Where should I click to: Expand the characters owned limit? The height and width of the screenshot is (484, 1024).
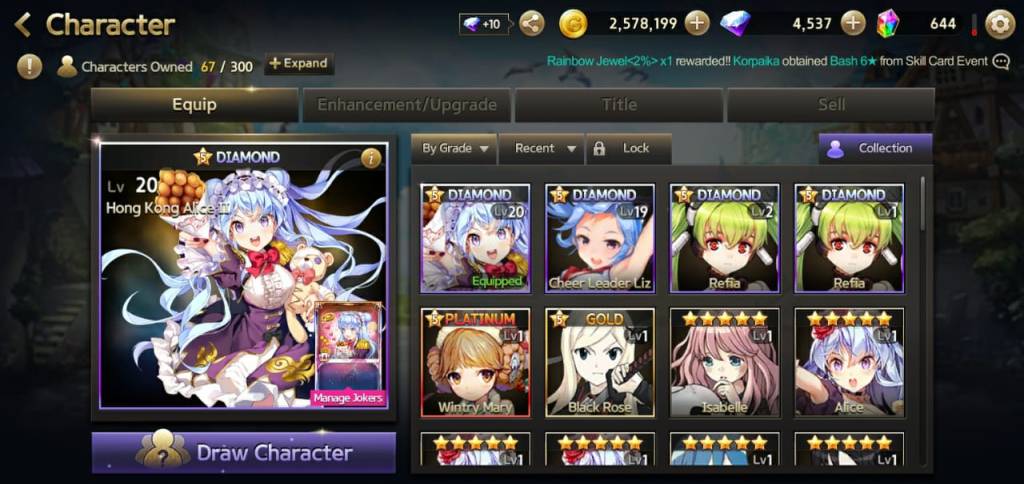298,63
